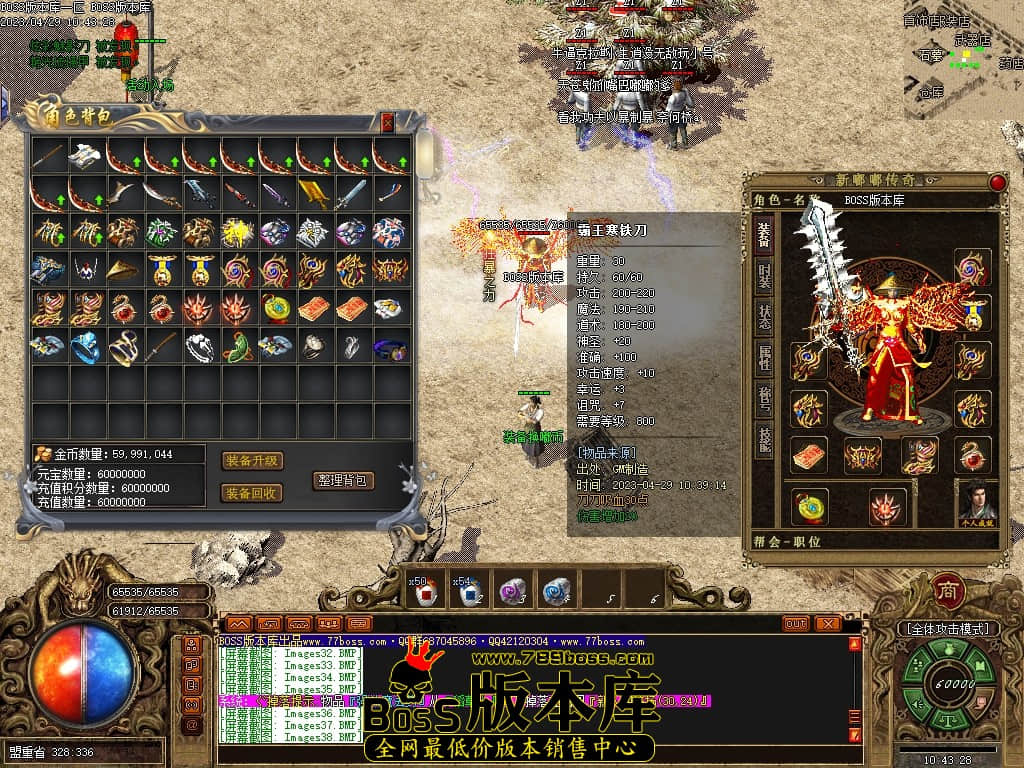The height and width of the screenshot is (768, 1024).
Task: Select the straw hat item in the bag
Action: pos(124,270)
